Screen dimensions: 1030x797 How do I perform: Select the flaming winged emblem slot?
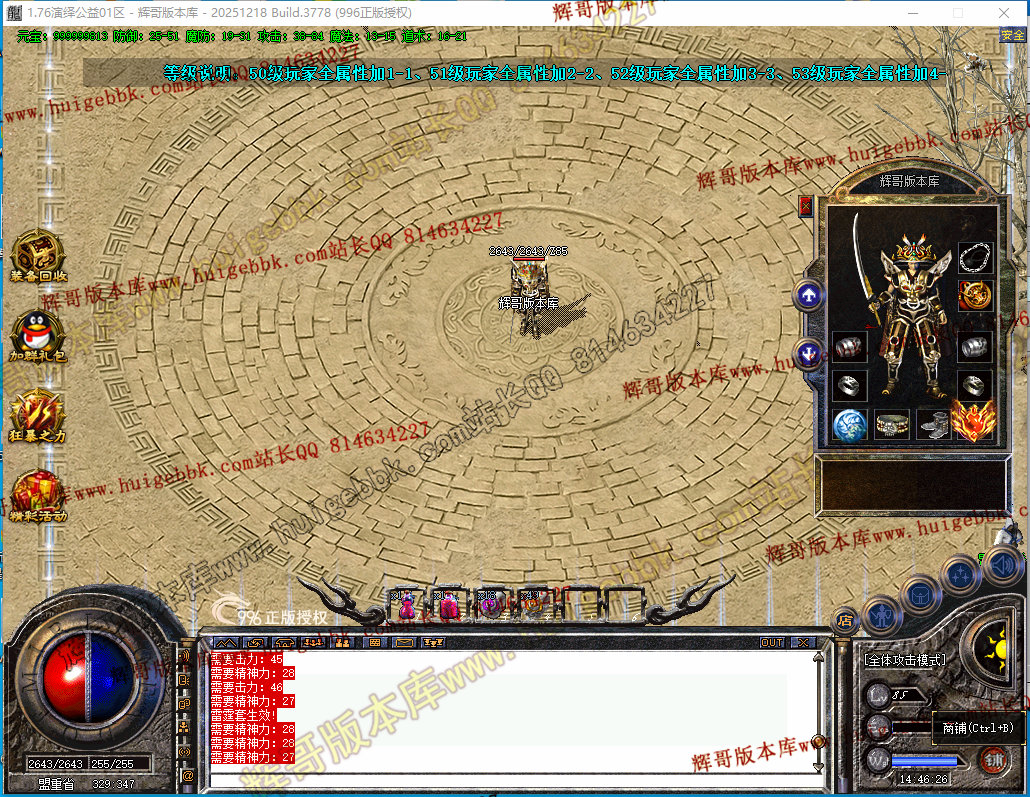(972, 421)
